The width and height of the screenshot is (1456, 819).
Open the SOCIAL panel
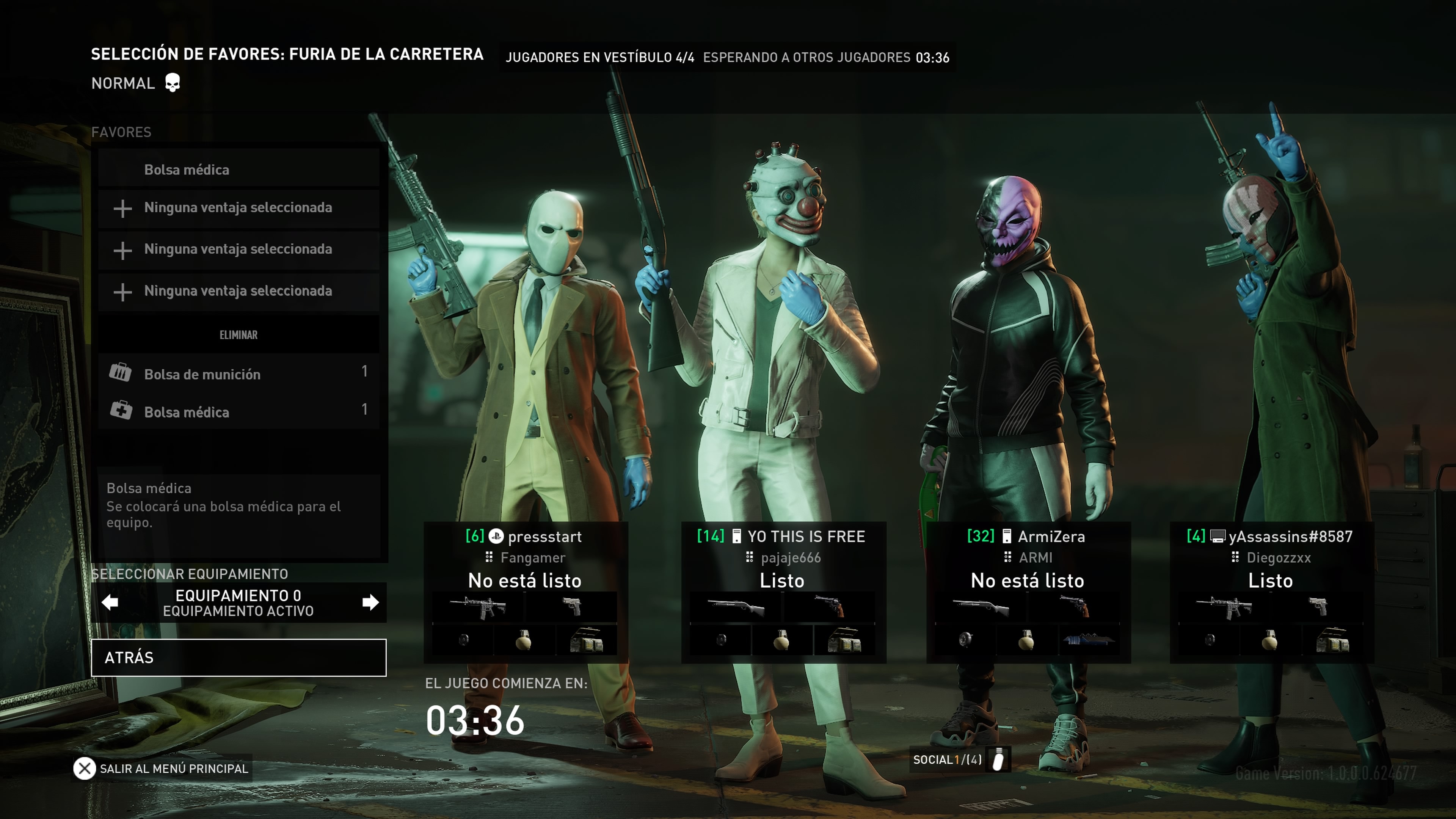tap(959, 759)
